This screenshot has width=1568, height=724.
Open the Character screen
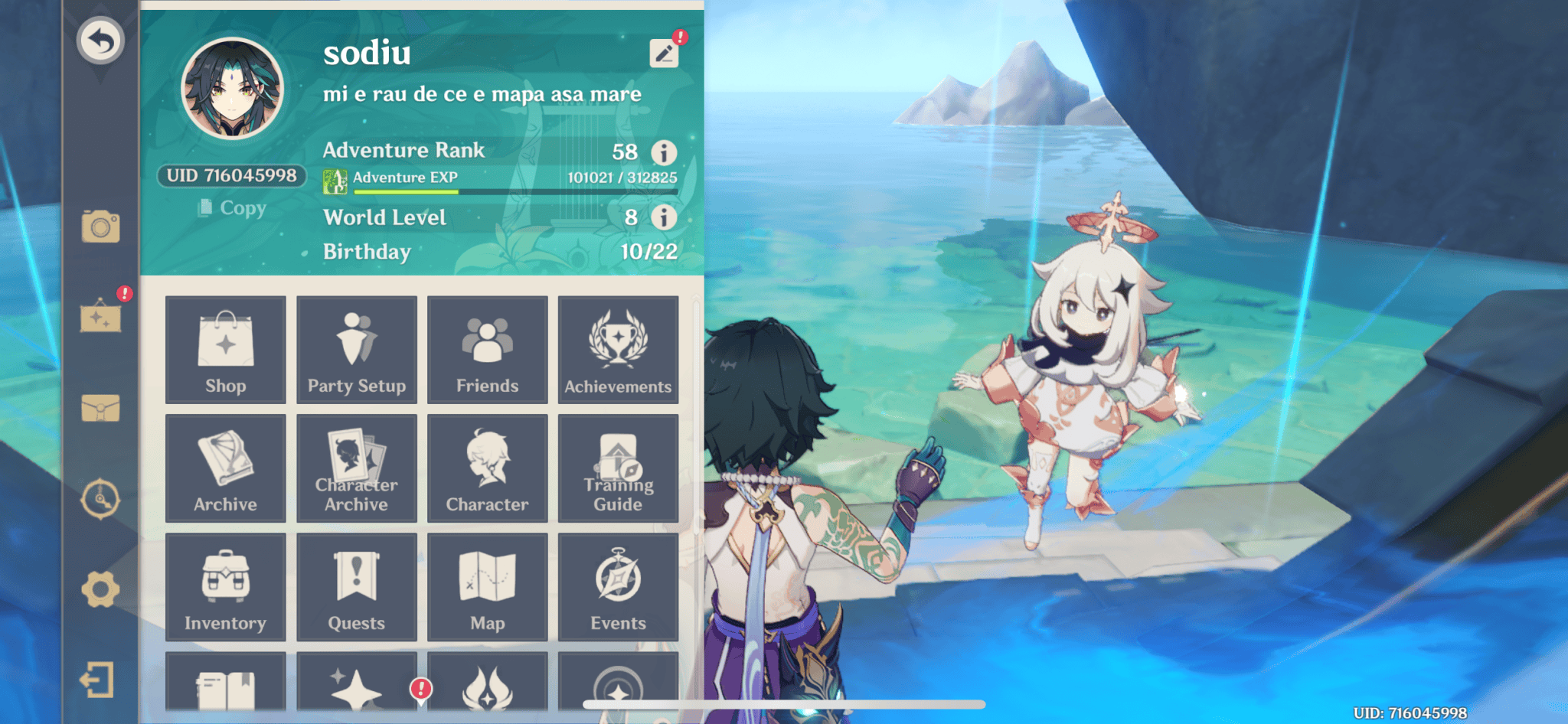[487, 468]
